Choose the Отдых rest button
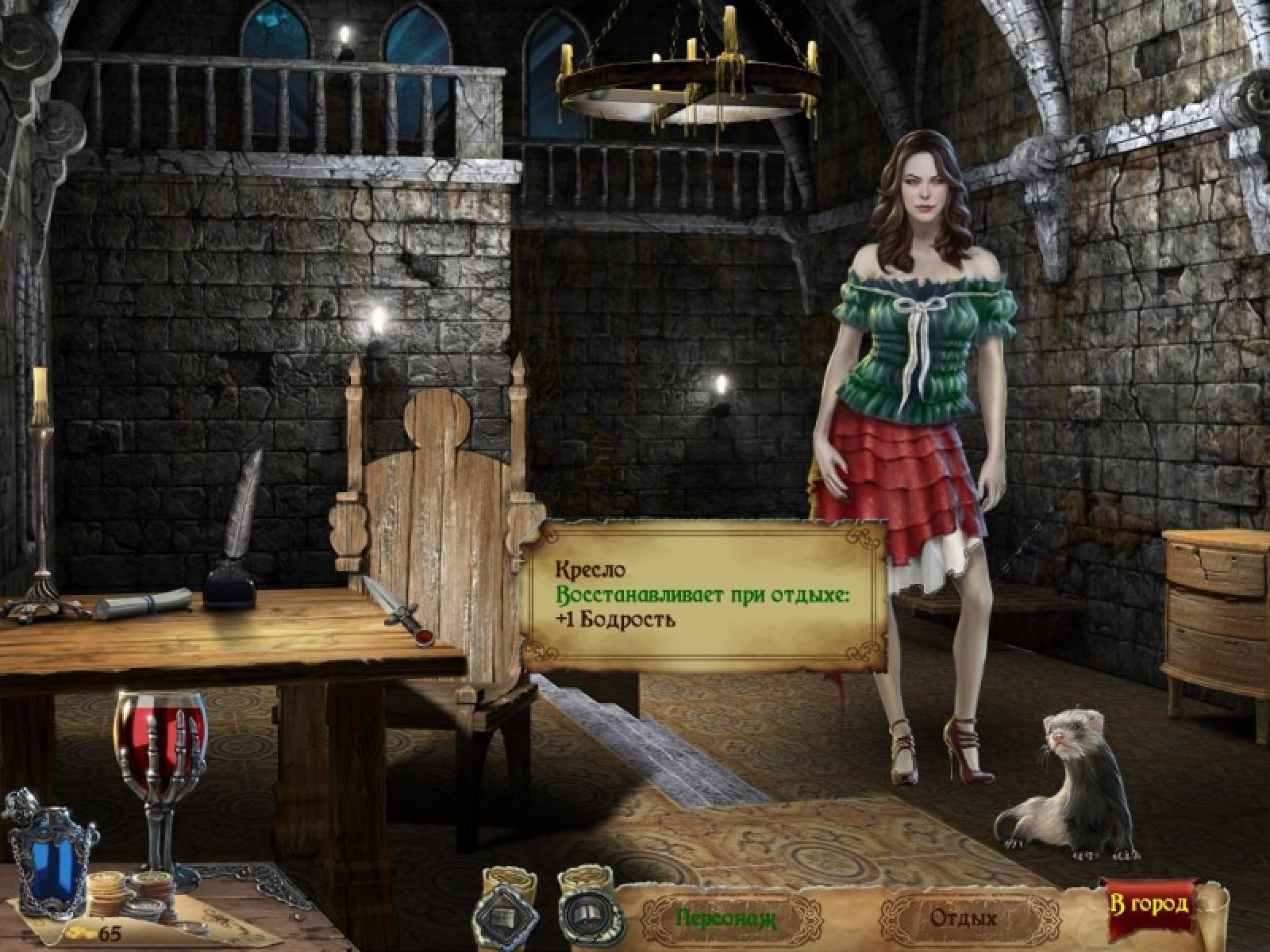The width and height of the screenshot is (1270, 952). [962, 919]
